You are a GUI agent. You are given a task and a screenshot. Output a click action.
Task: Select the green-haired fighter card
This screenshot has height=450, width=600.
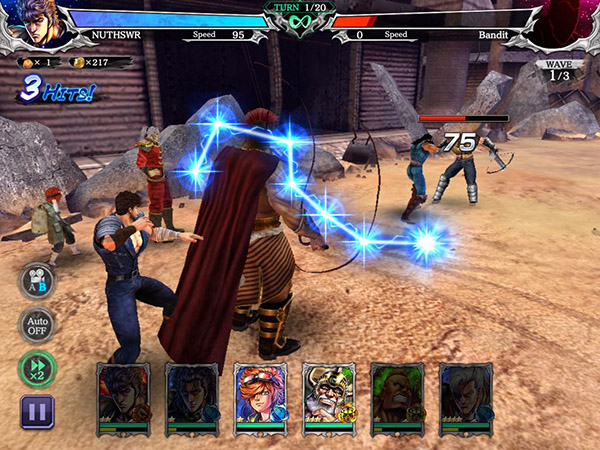(x=397, y=399)
